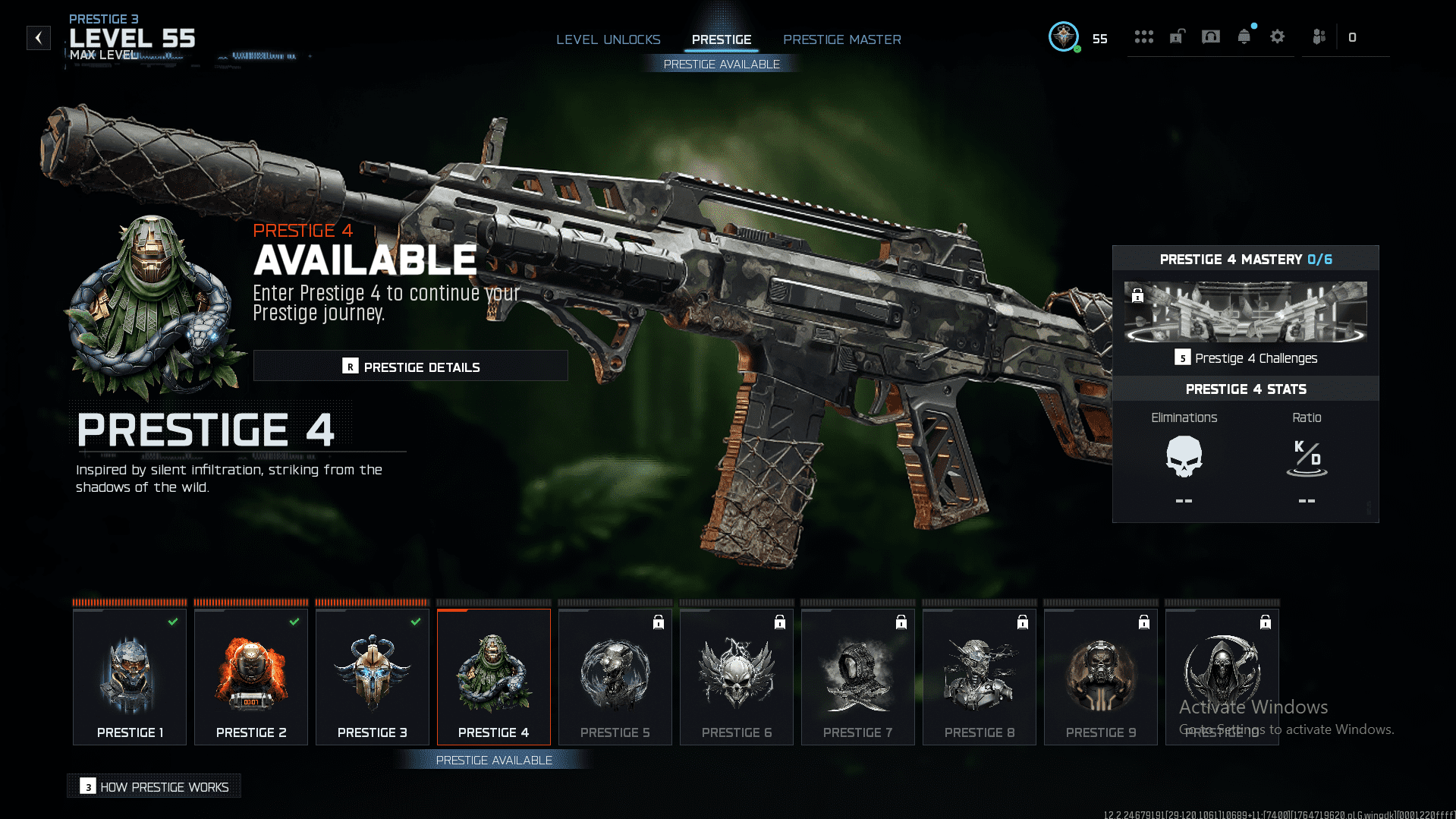Select the Prestige 4 emblem card
This screenshot has height=819, width=1456.
point(493,676)
